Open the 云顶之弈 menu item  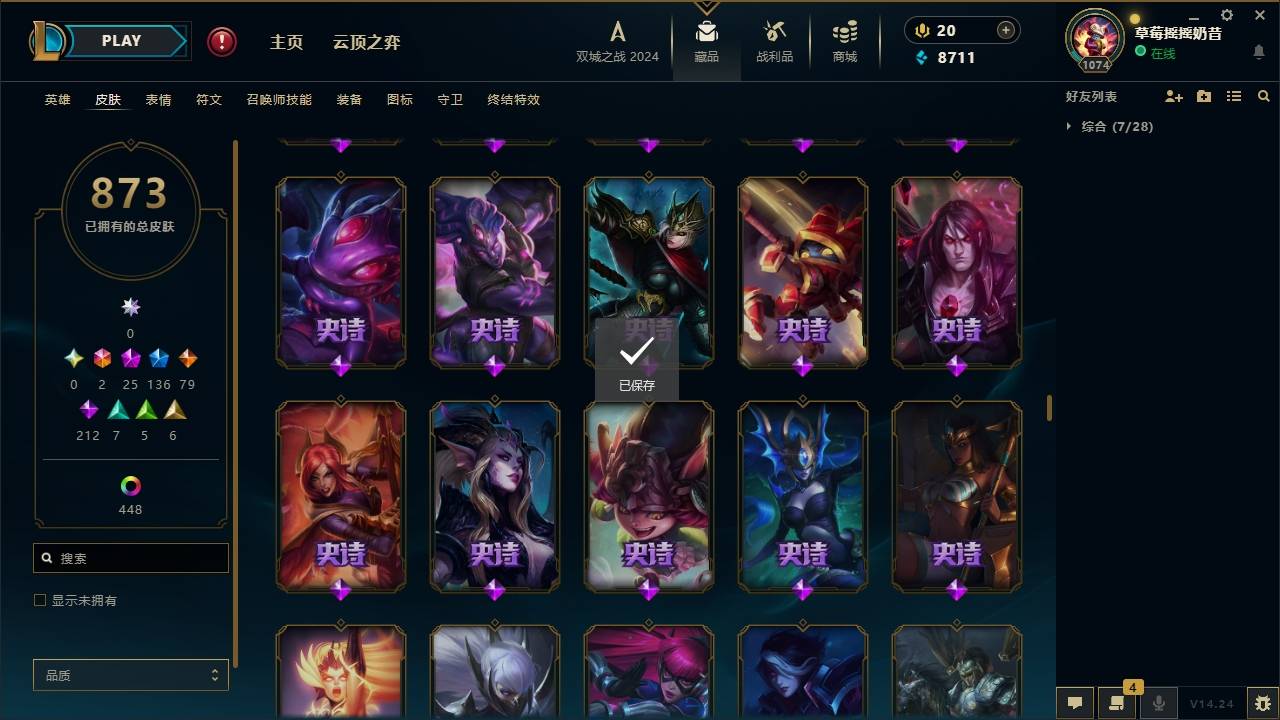click(367, 42)
